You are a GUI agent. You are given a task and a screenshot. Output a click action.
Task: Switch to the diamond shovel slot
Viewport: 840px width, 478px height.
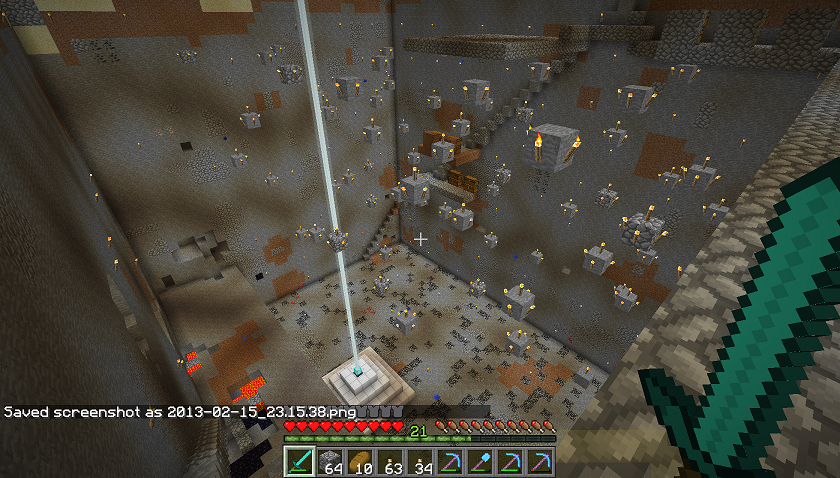tap(480, 461)
